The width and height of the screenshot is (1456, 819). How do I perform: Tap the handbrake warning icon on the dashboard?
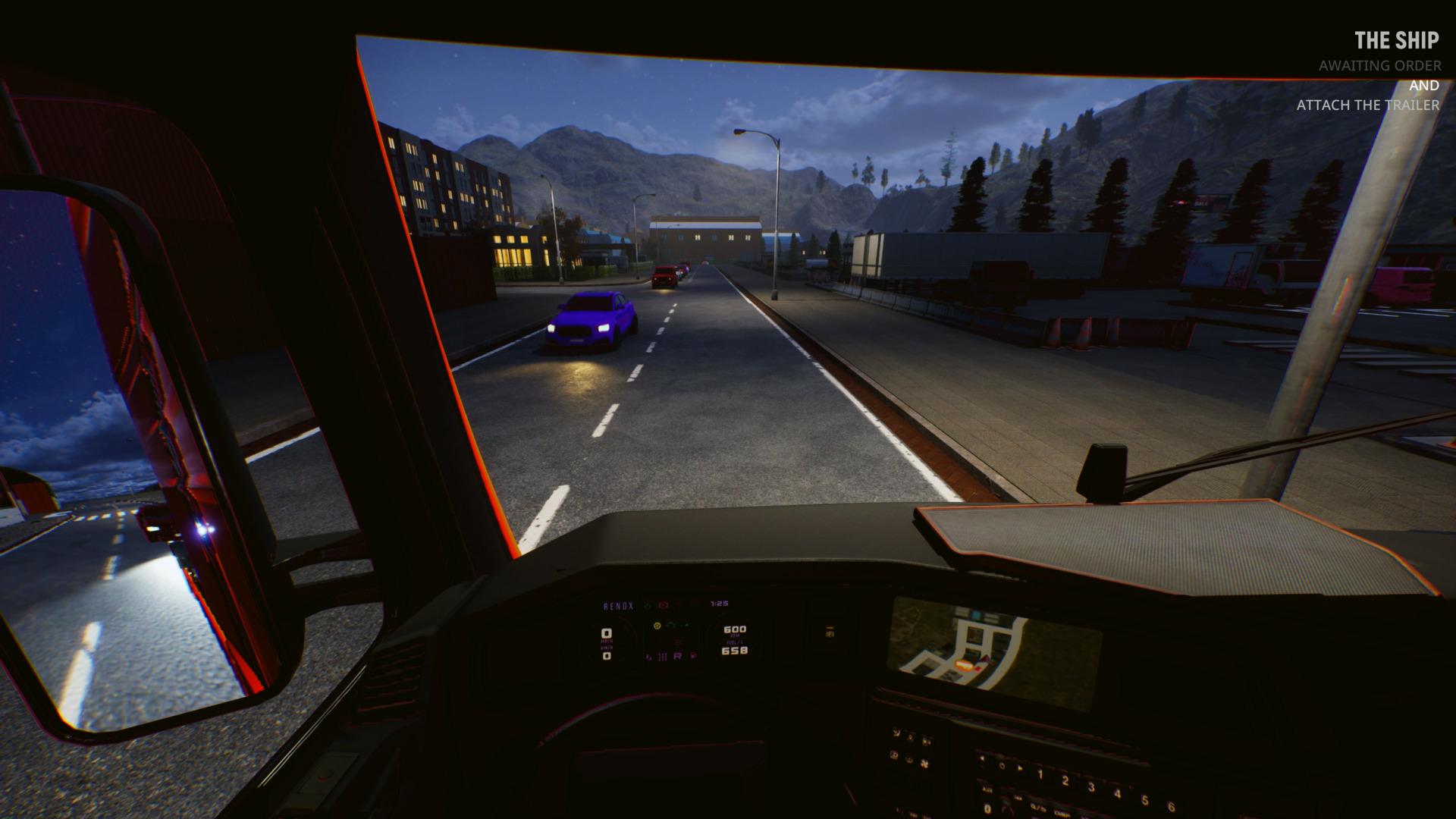[664, 604]
